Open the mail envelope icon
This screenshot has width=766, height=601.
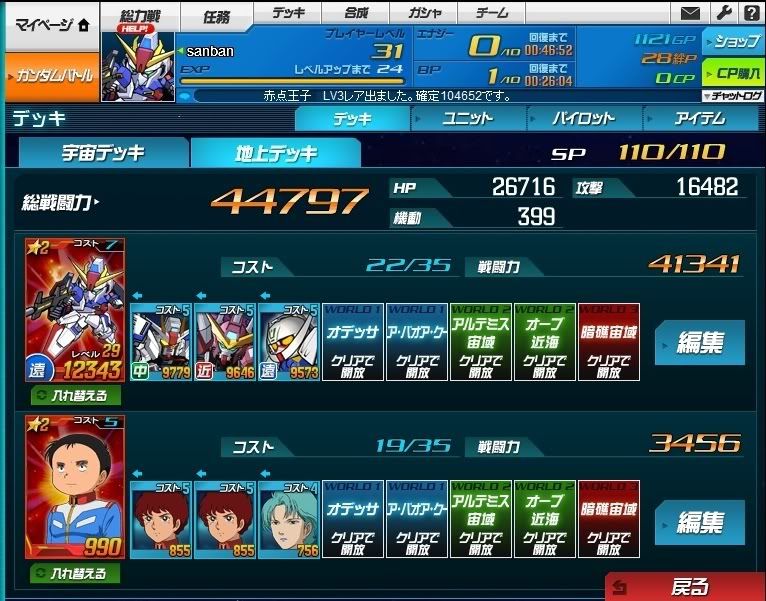(690, 13)
